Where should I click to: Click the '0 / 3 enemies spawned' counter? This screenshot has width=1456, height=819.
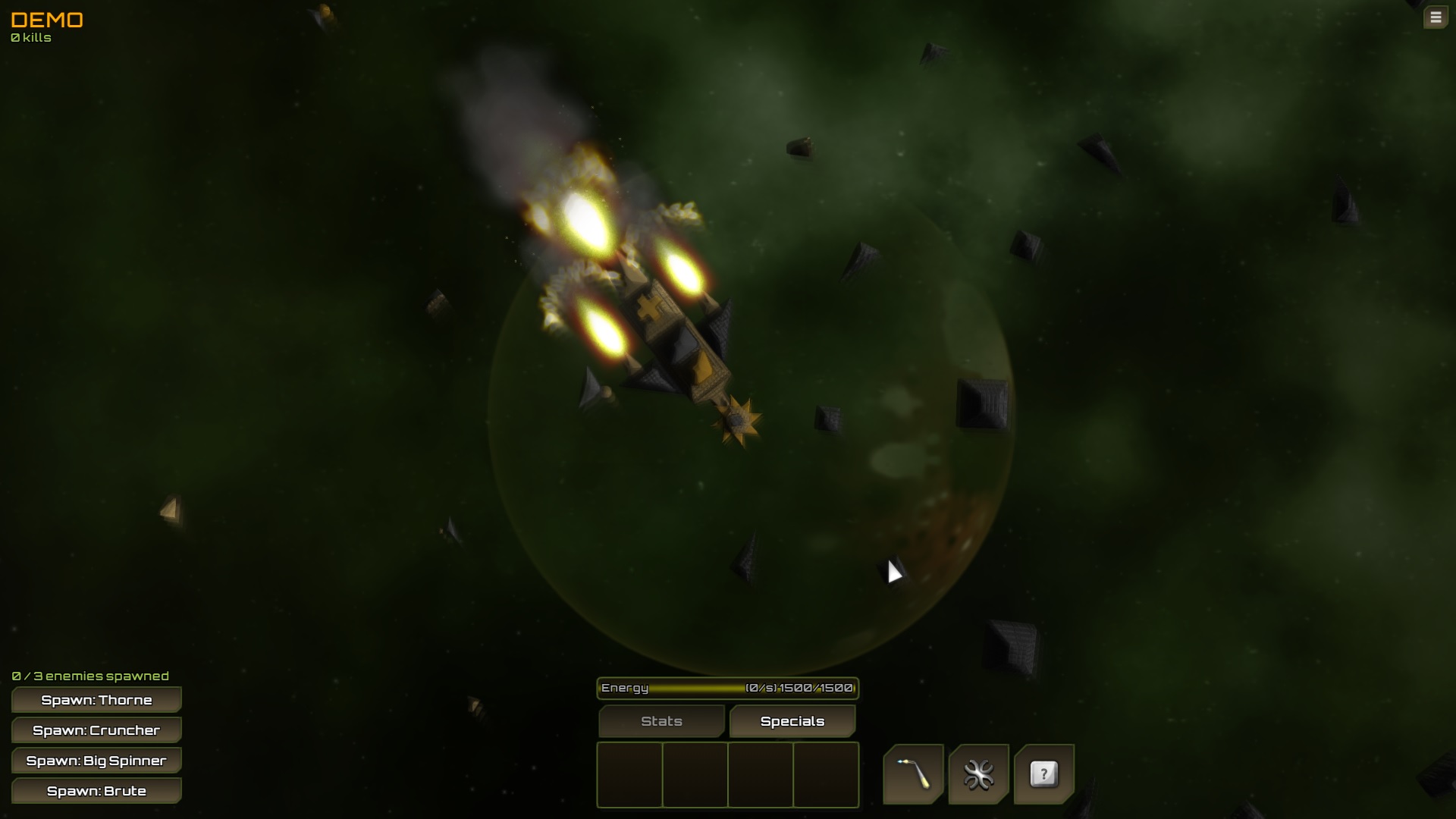[89, 675]
